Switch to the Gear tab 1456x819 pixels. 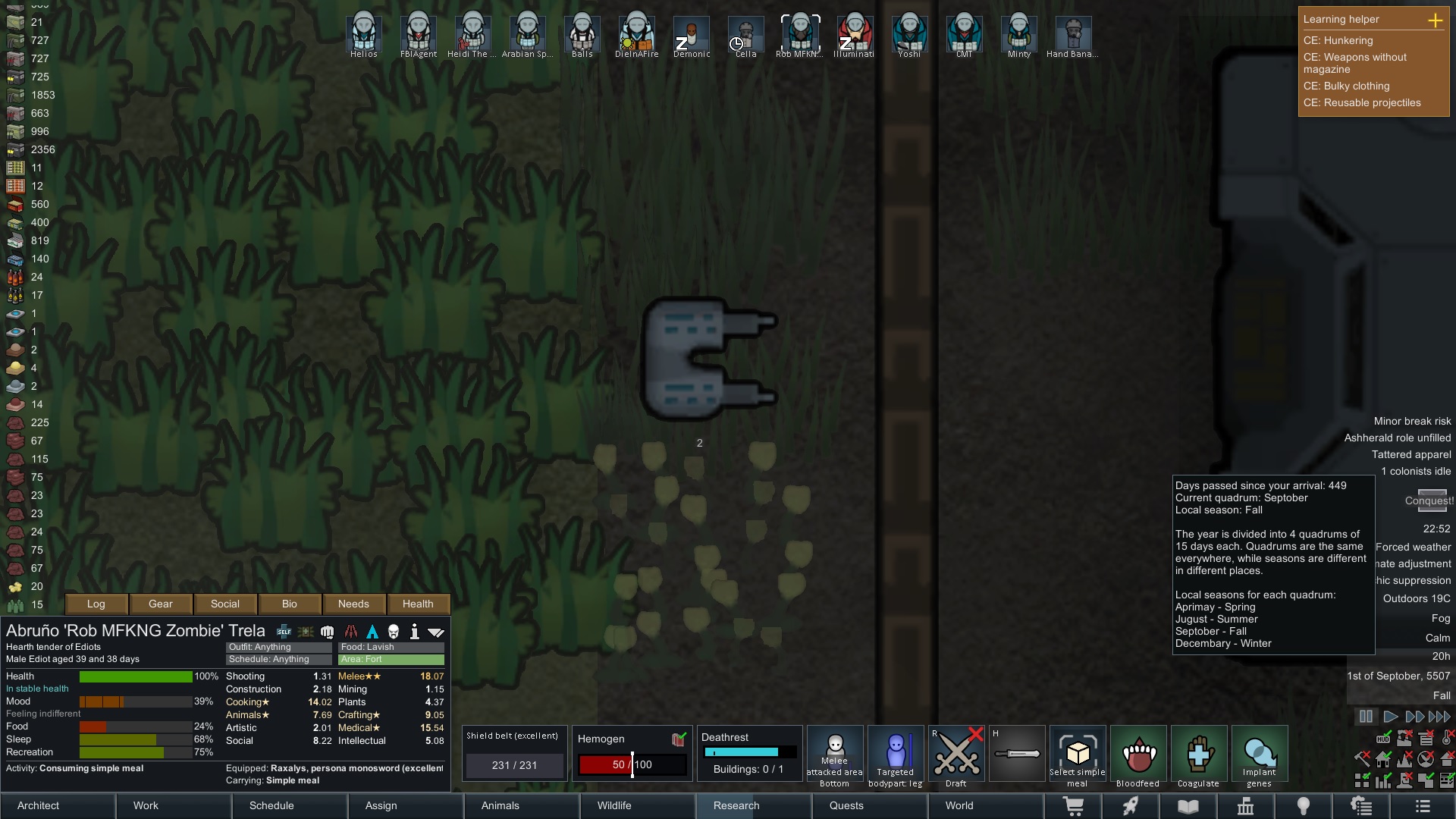point(161,604)
